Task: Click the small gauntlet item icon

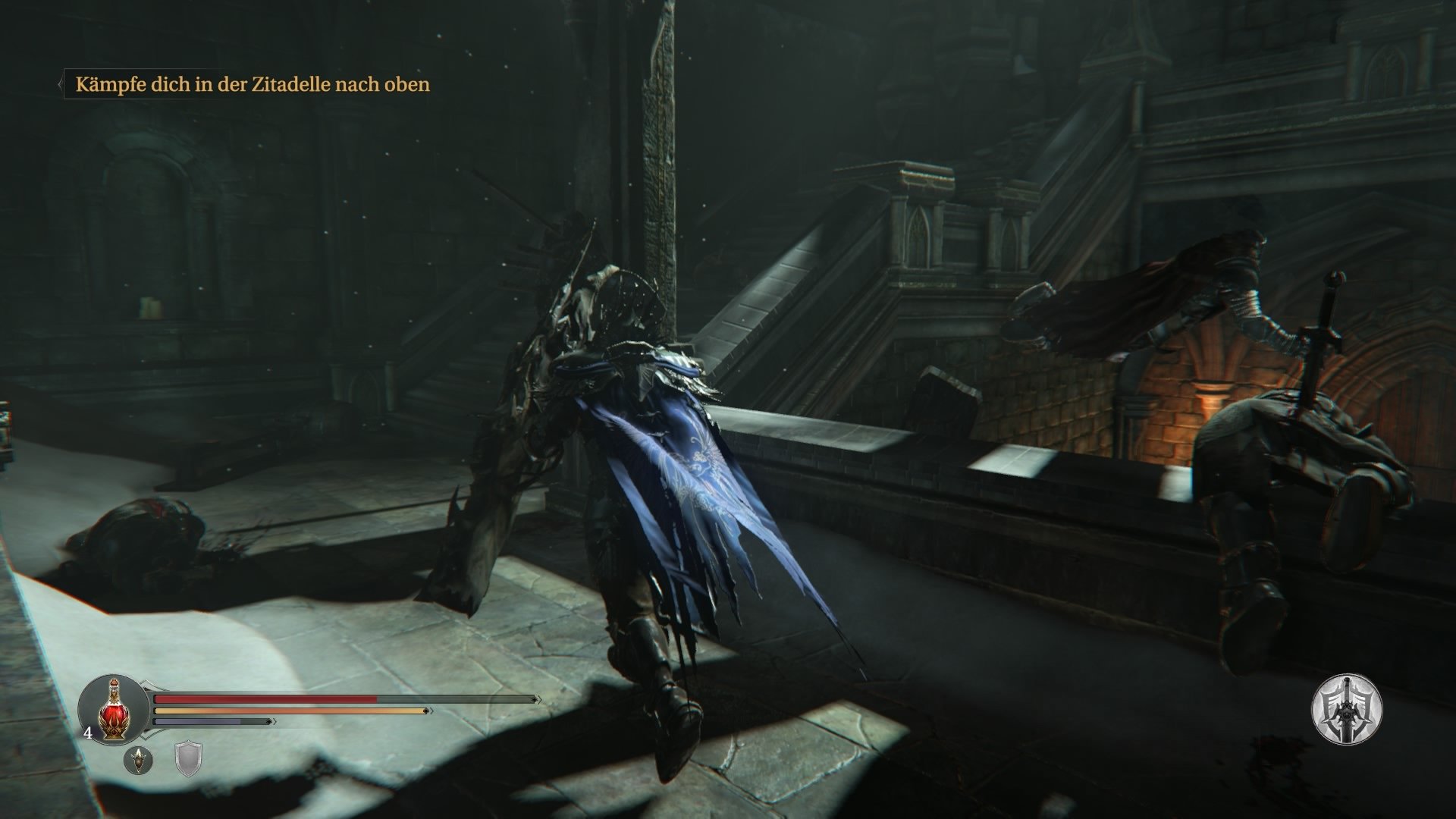Action: point(139,760)
